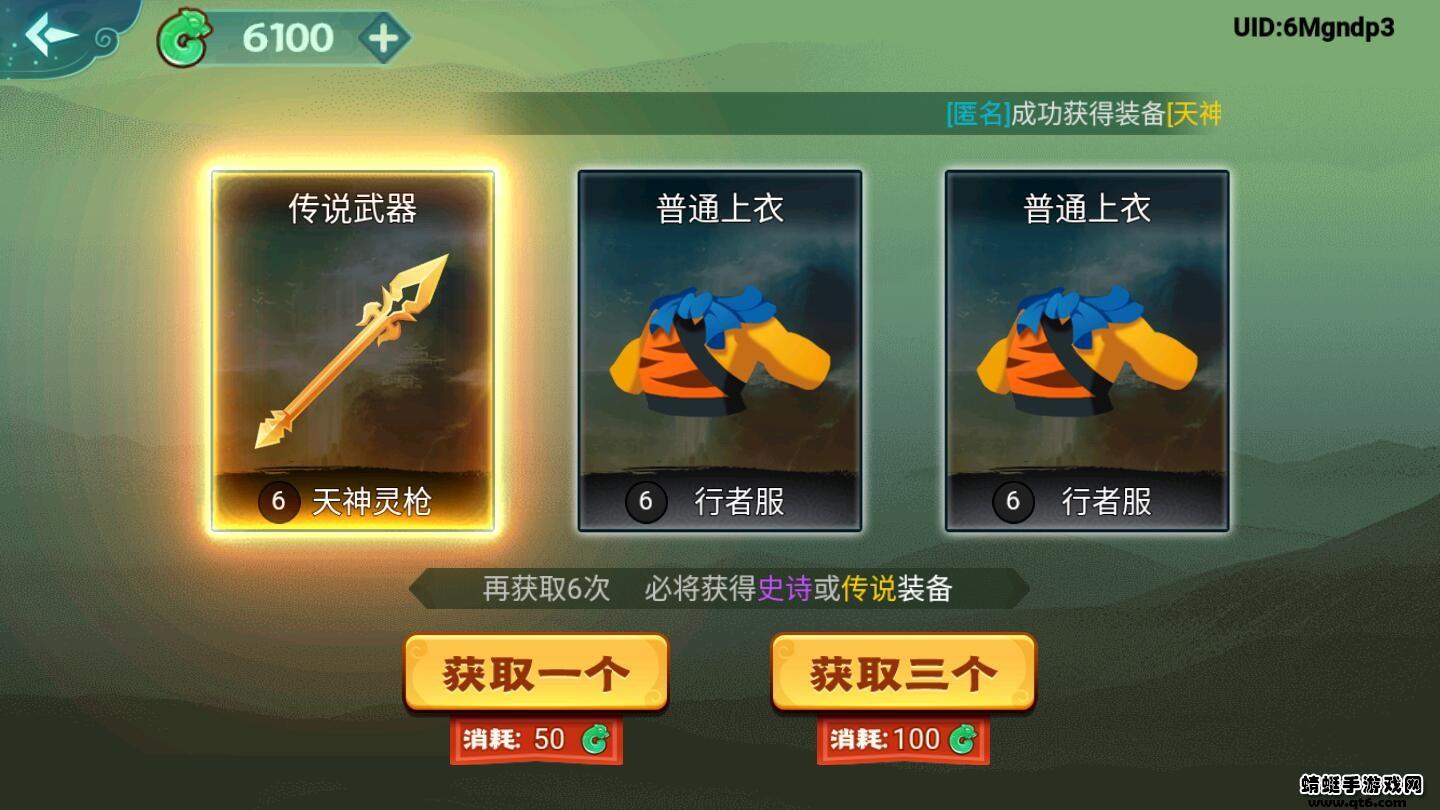Click the plus button to add currency
The height and width of the screenshot is (810, 1440).
pos(383,38)
